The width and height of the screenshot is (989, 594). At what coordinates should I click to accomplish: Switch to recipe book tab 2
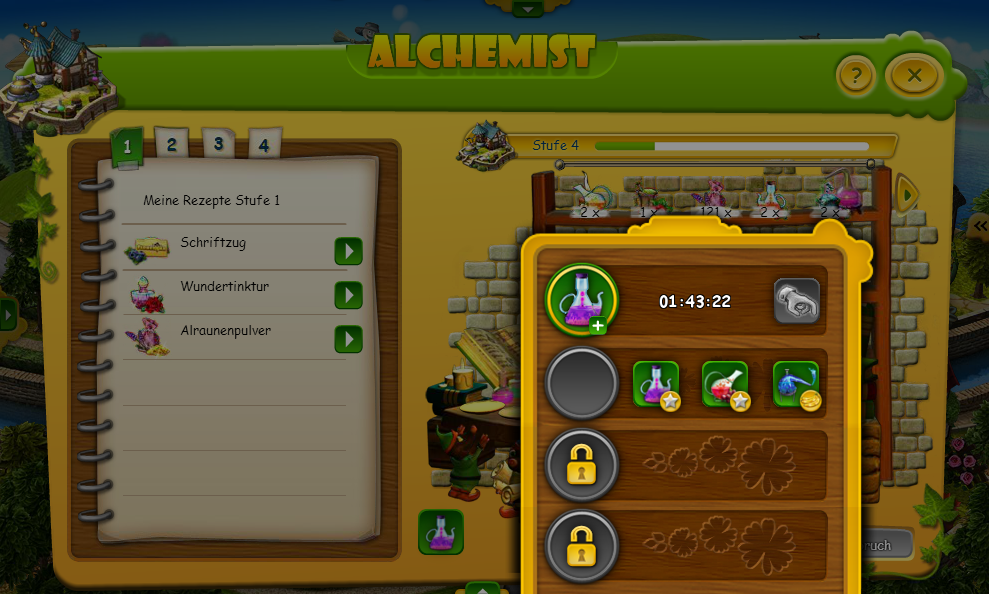coord(172,145)
